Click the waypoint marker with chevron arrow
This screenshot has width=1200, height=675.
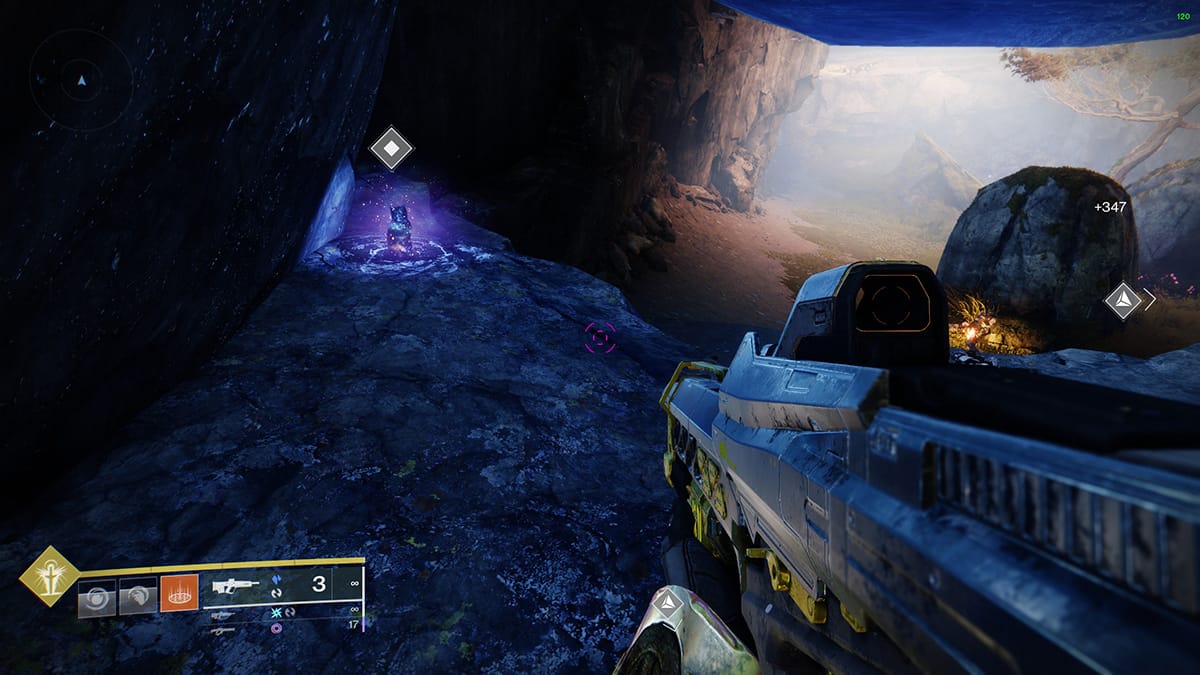1123,300
